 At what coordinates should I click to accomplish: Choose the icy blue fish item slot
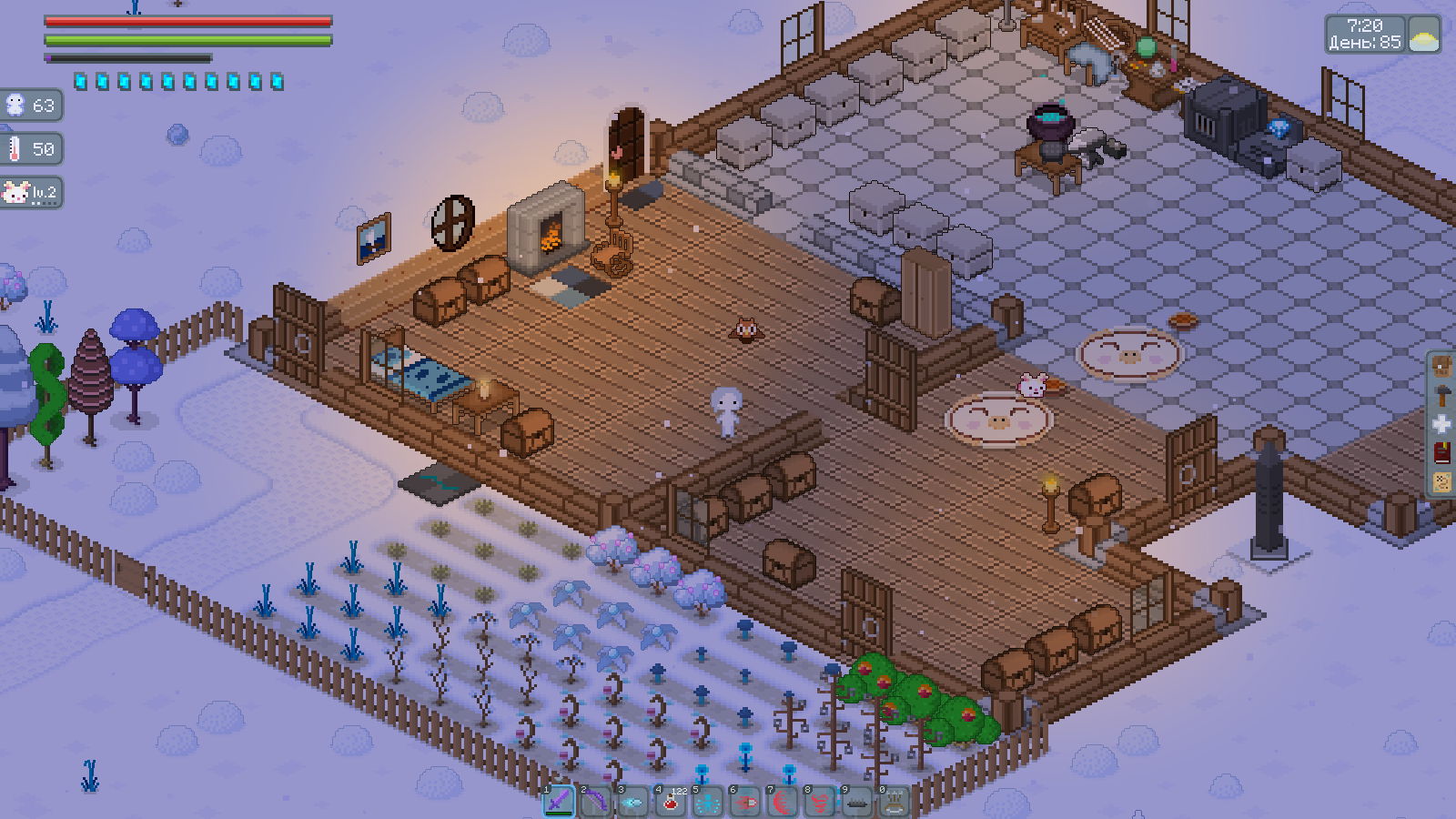(x=633, y=802)
